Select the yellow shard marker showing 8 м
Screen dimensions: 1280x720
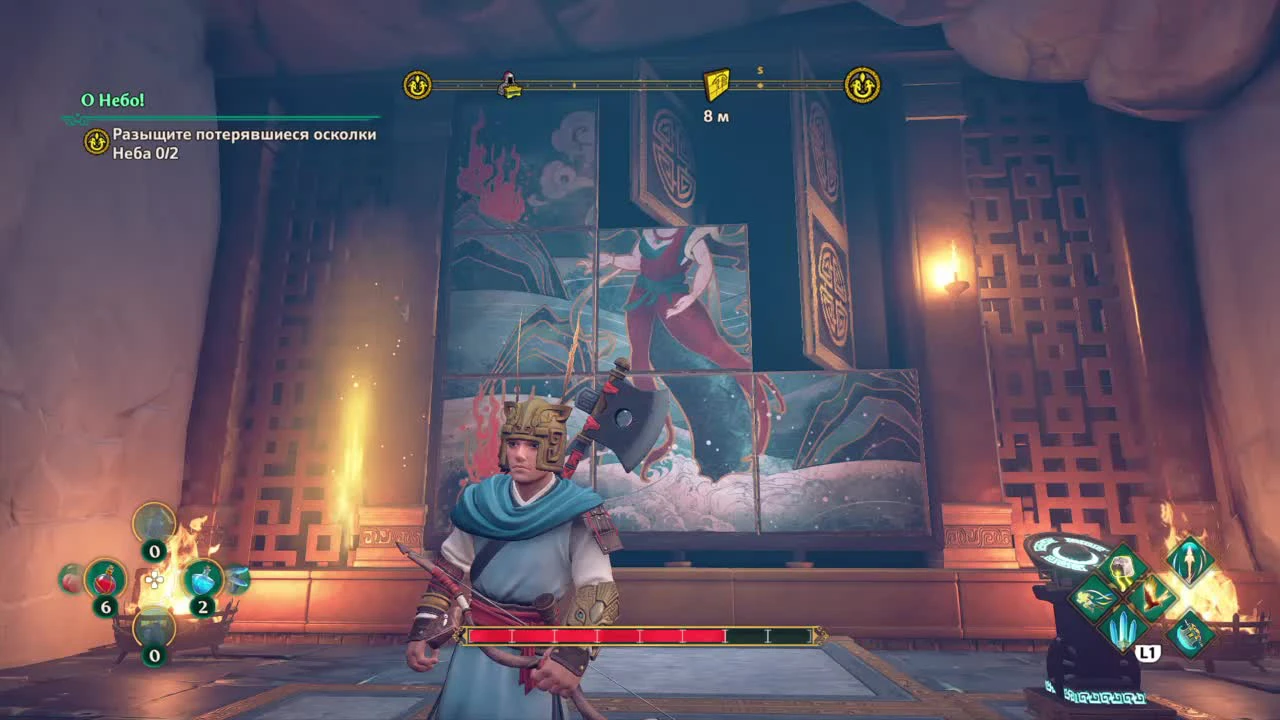click(x=718, y=85)
